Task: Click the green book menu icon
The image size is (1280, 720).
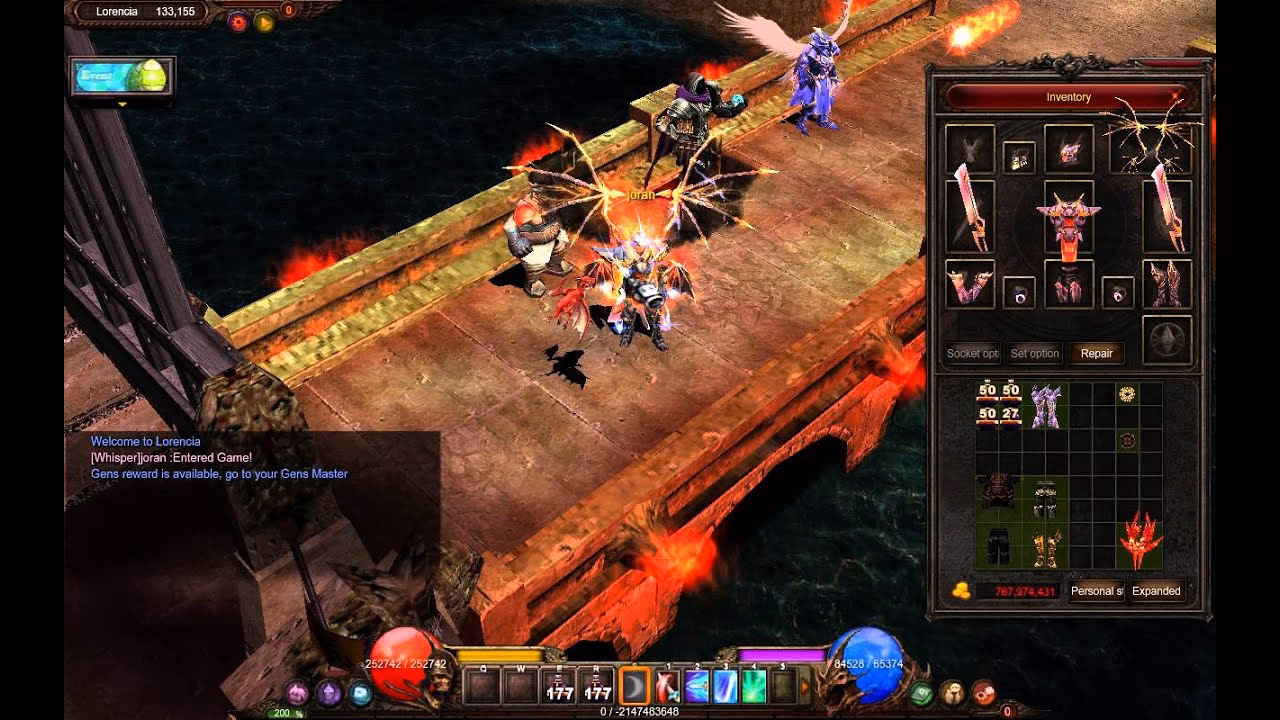Action: pos(921,692)
